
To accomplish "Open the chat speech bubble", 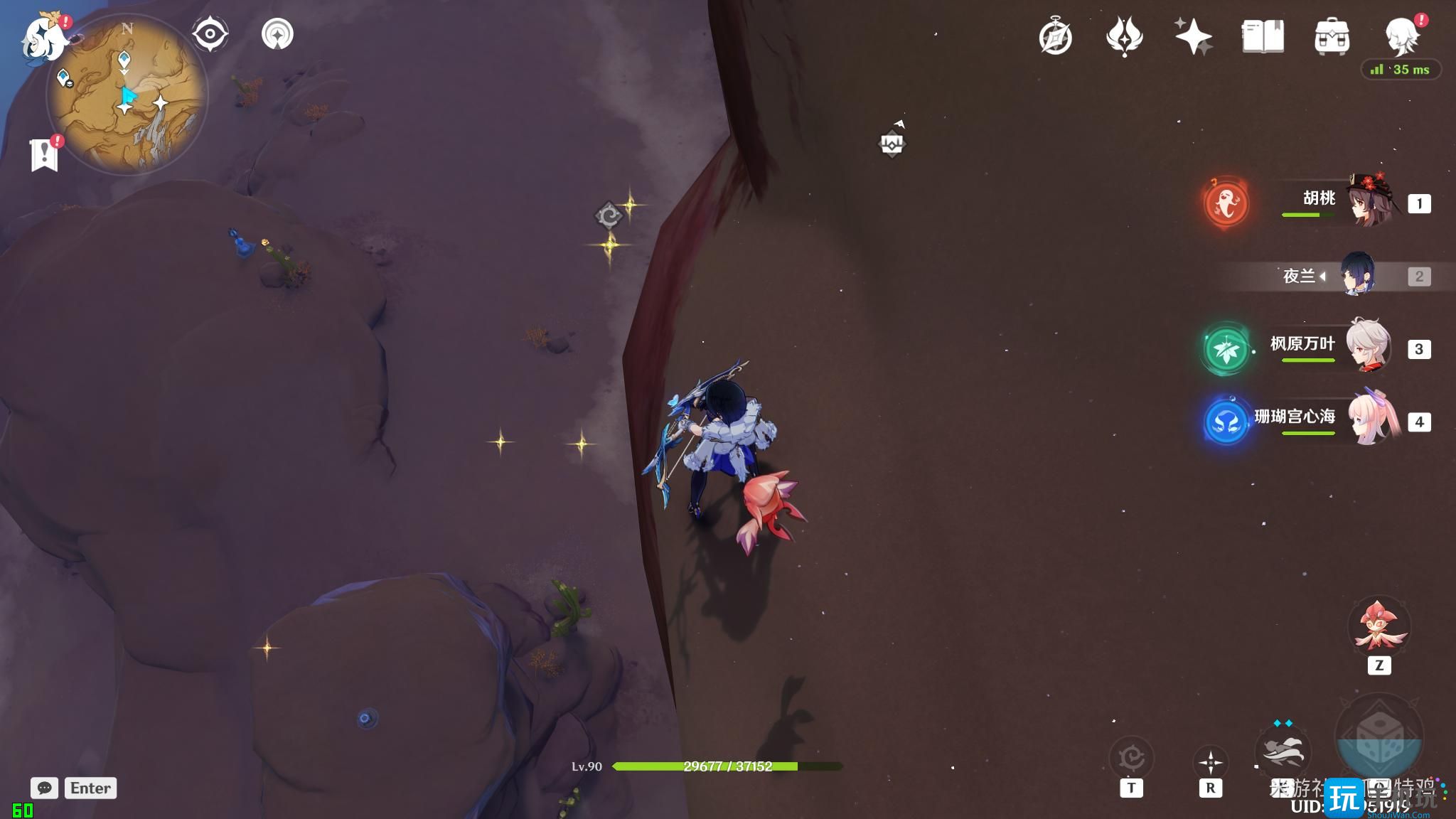I will (44, 788).
